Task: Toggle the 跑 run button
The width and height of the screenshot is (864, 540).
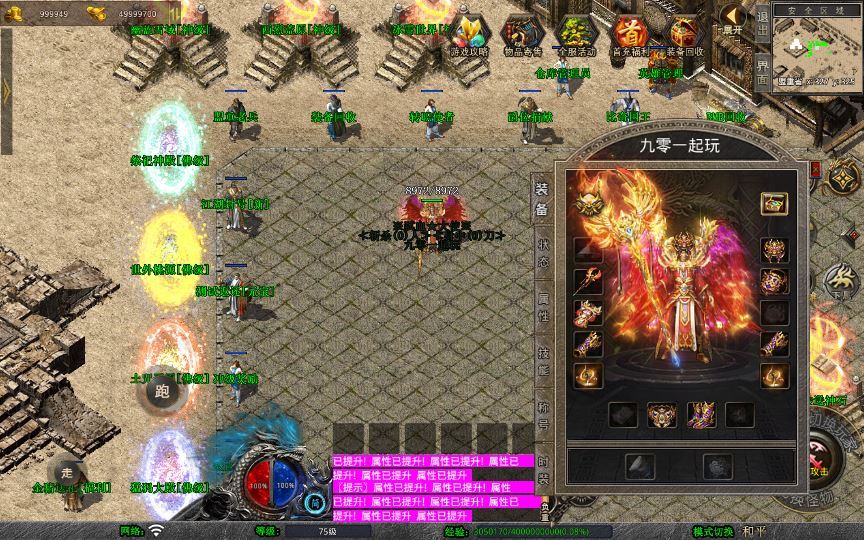Action: (162, 391)
